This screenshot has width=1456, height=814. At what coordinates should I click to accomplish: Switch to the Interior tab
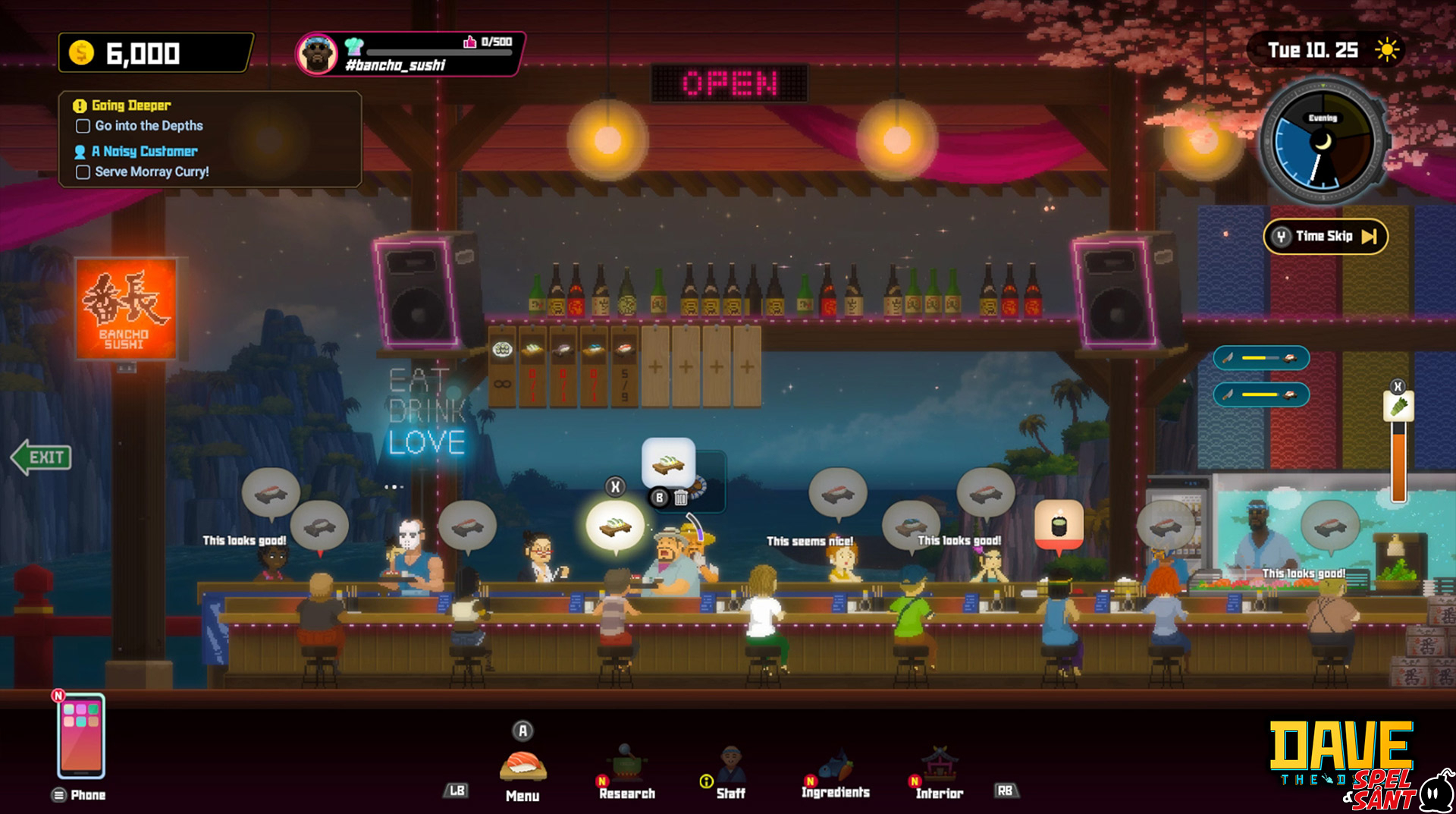(x=939, y=771)
